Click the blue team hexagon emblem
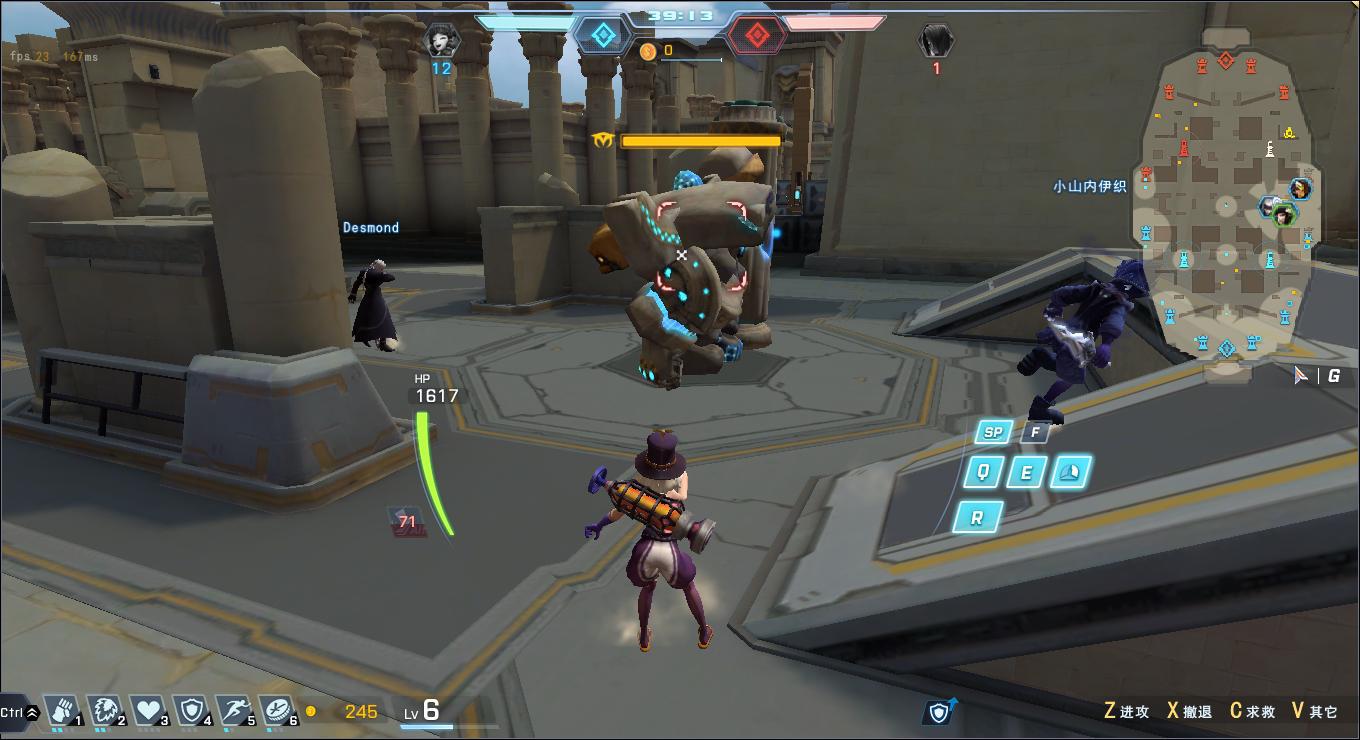Screen dimensions: 1360x740 coord(602,36)
